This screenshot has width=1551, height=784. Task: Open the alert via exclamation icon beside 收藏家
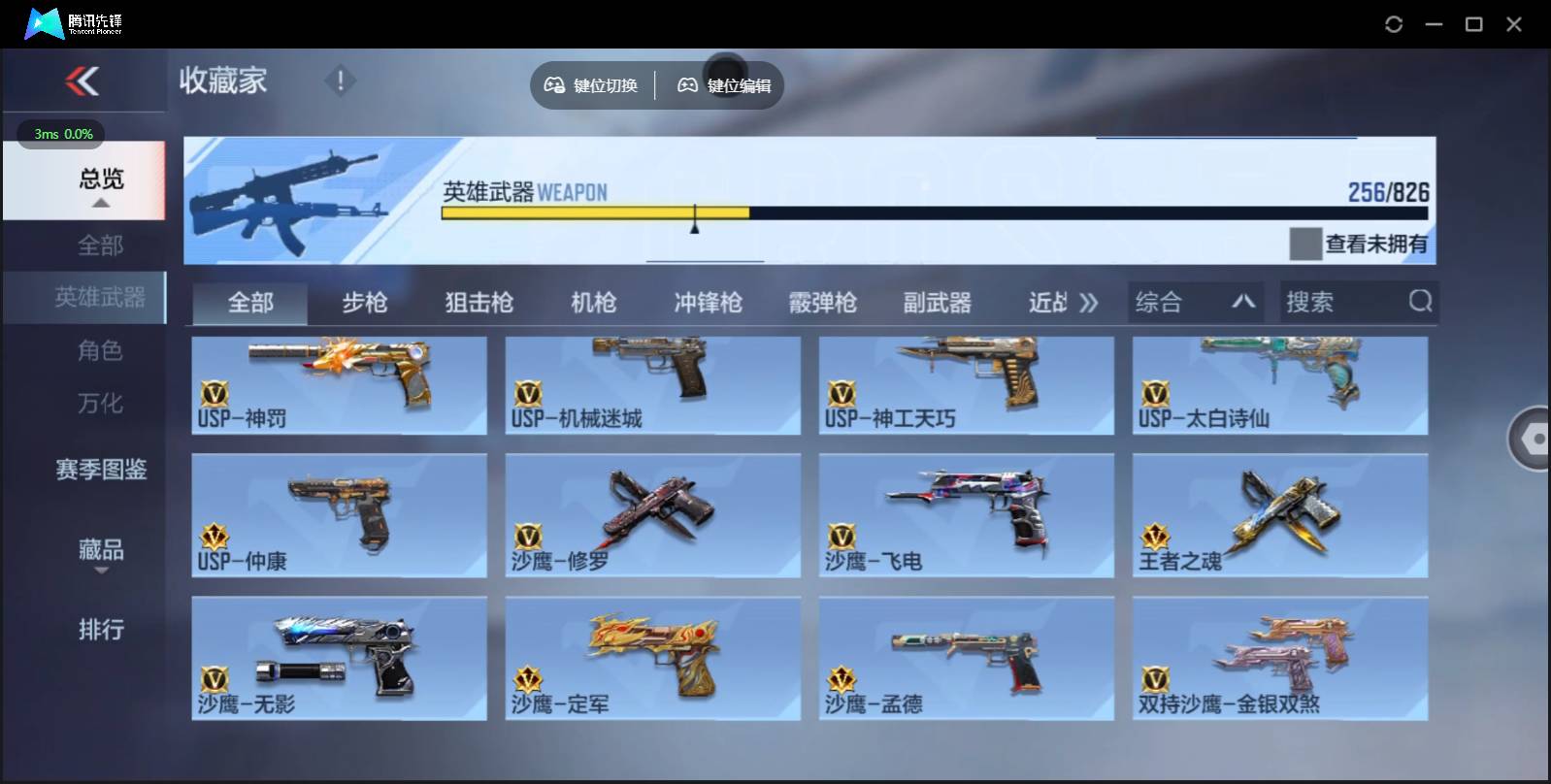(x=340, y=82)
